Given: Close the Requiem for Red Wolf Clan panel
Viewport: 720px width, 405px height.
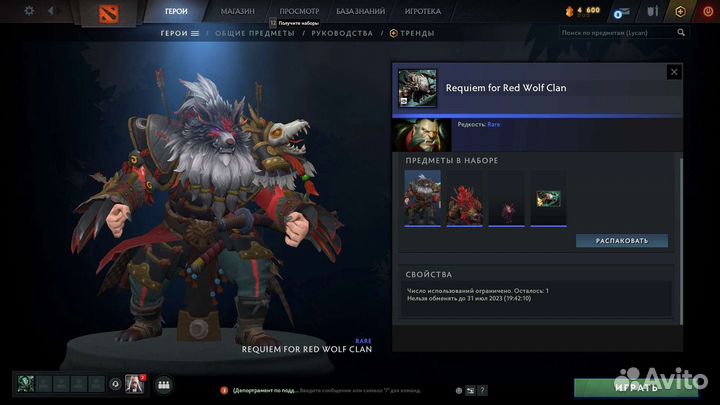Looking at the screenshot, I should [674, 72].
